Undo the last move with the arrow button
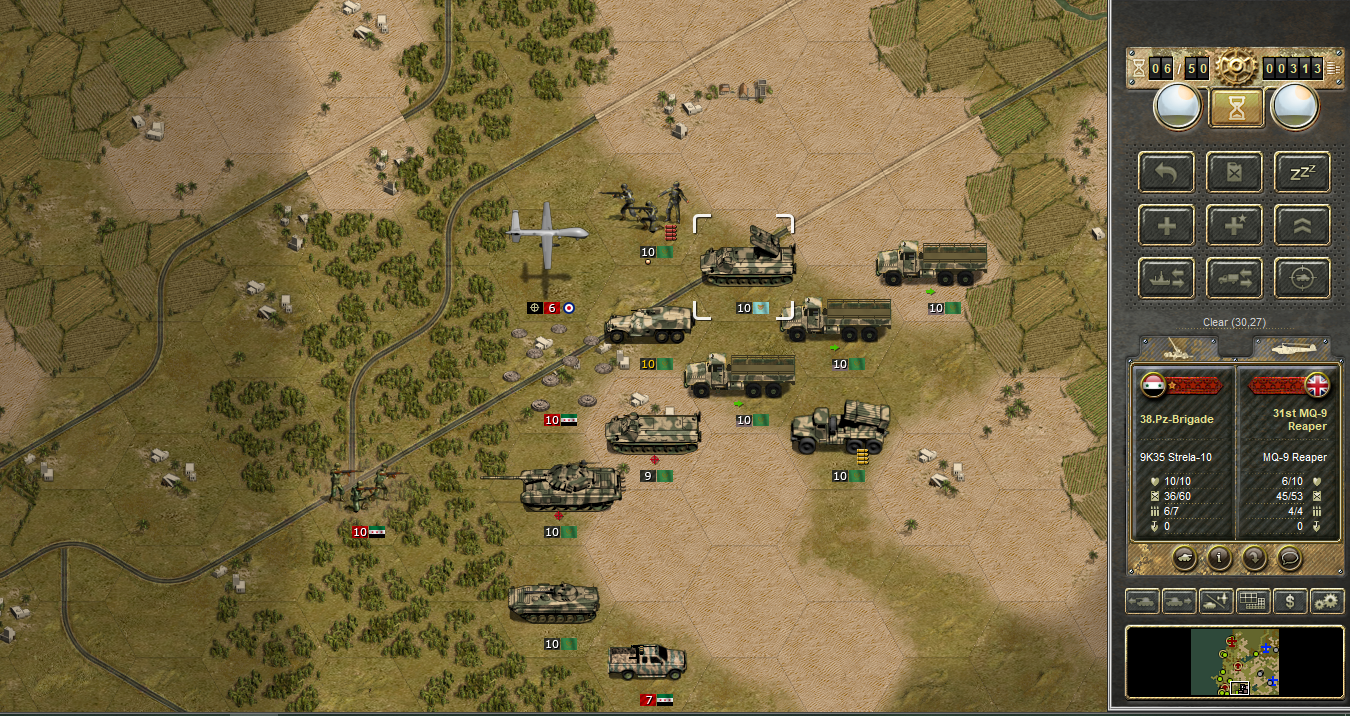The image size is (1350, 716). (1167, 173)
